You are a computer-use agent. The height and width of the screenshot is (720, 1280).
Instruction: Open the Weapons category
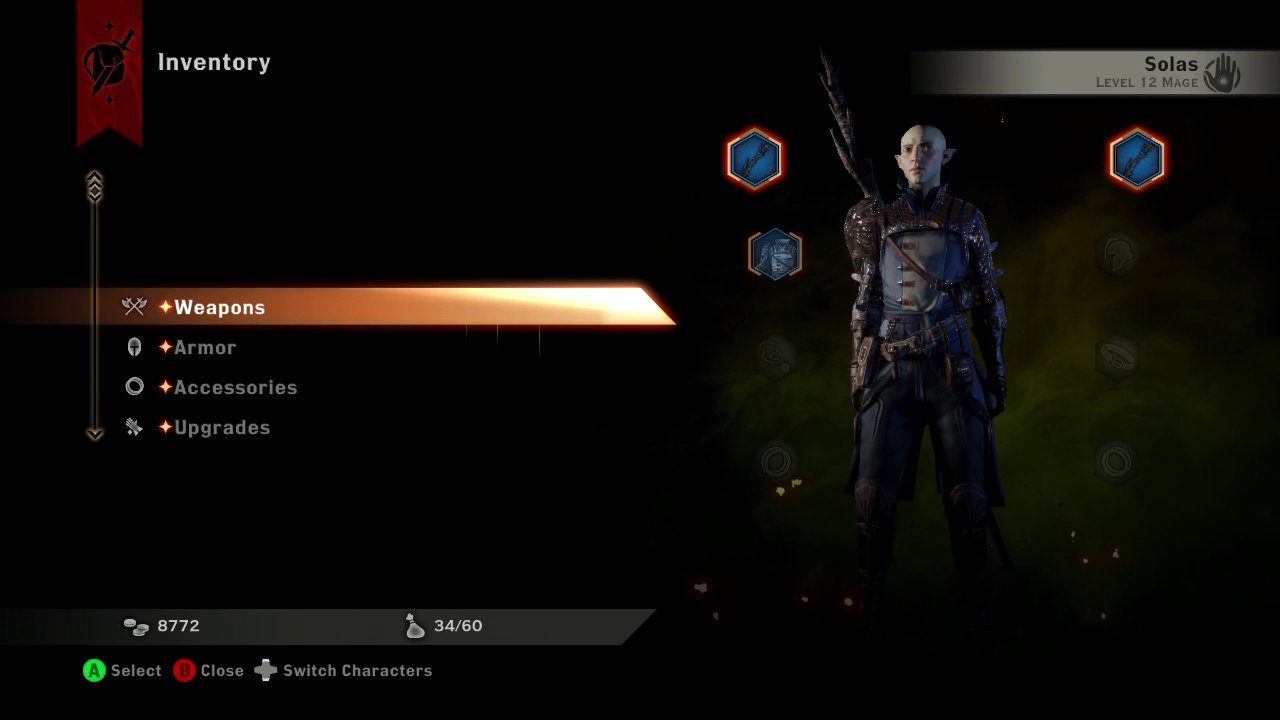[x=219, y=307]
